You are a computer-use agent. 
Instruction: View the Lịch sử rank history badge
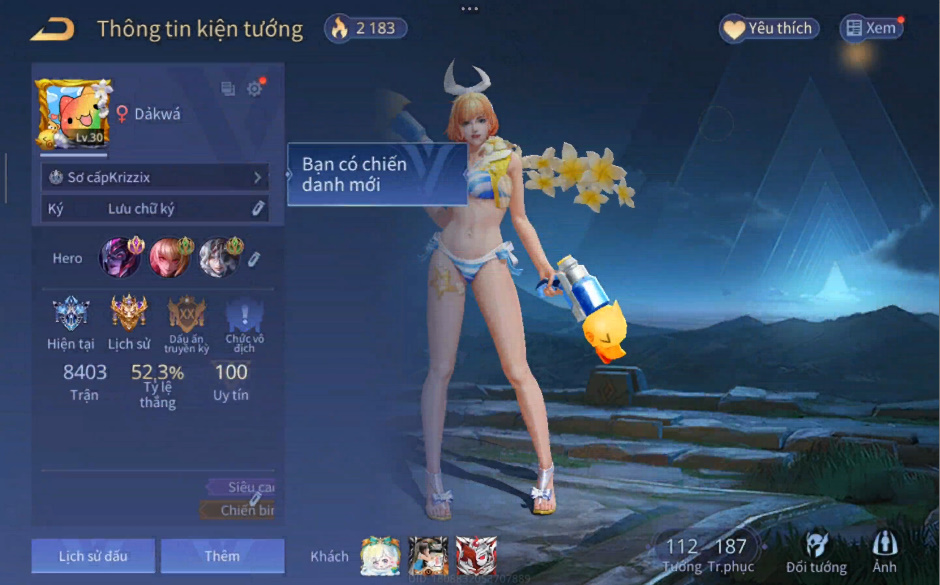[129, 314]
